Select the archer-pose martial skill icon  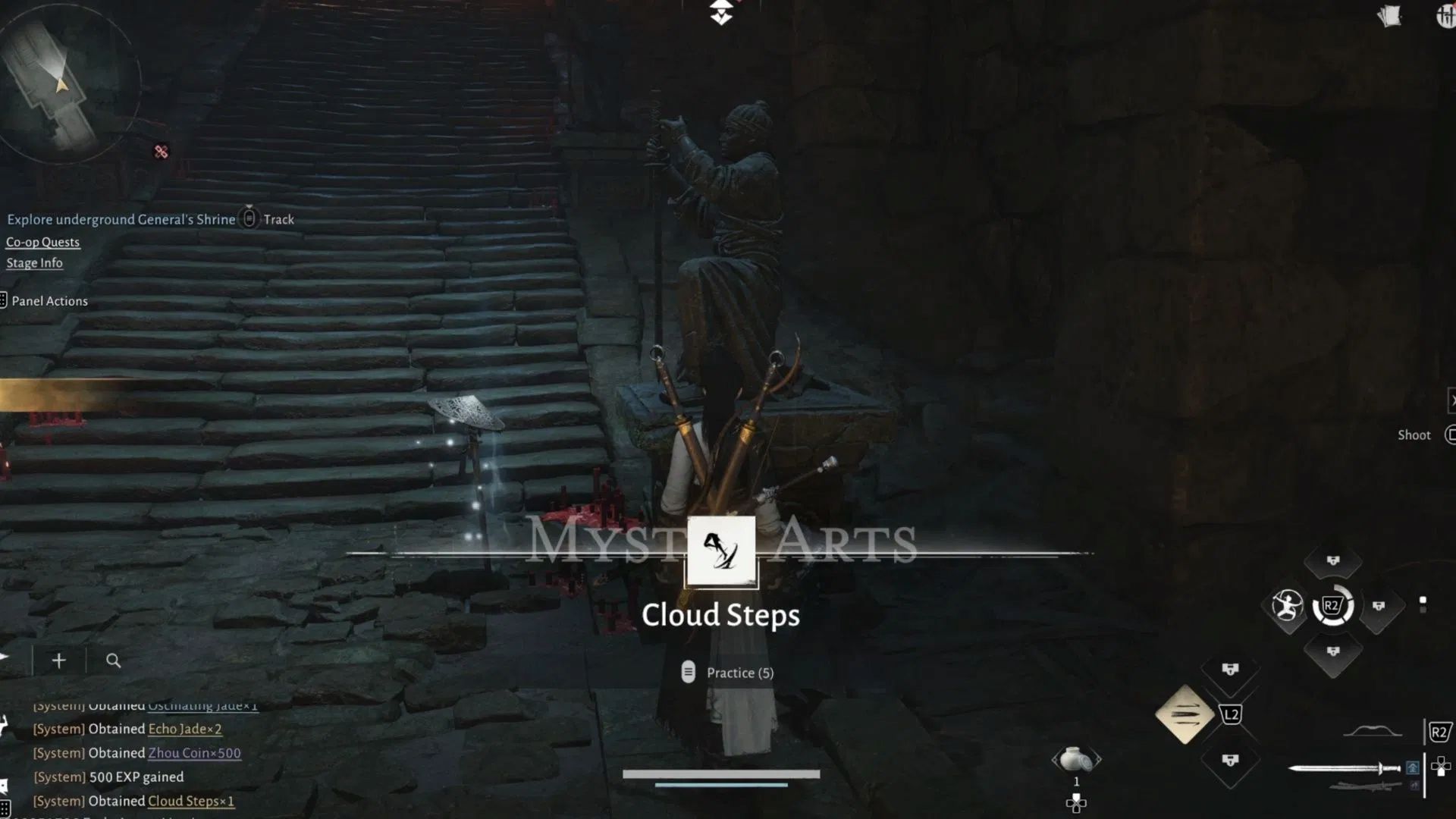[1286, 606]
